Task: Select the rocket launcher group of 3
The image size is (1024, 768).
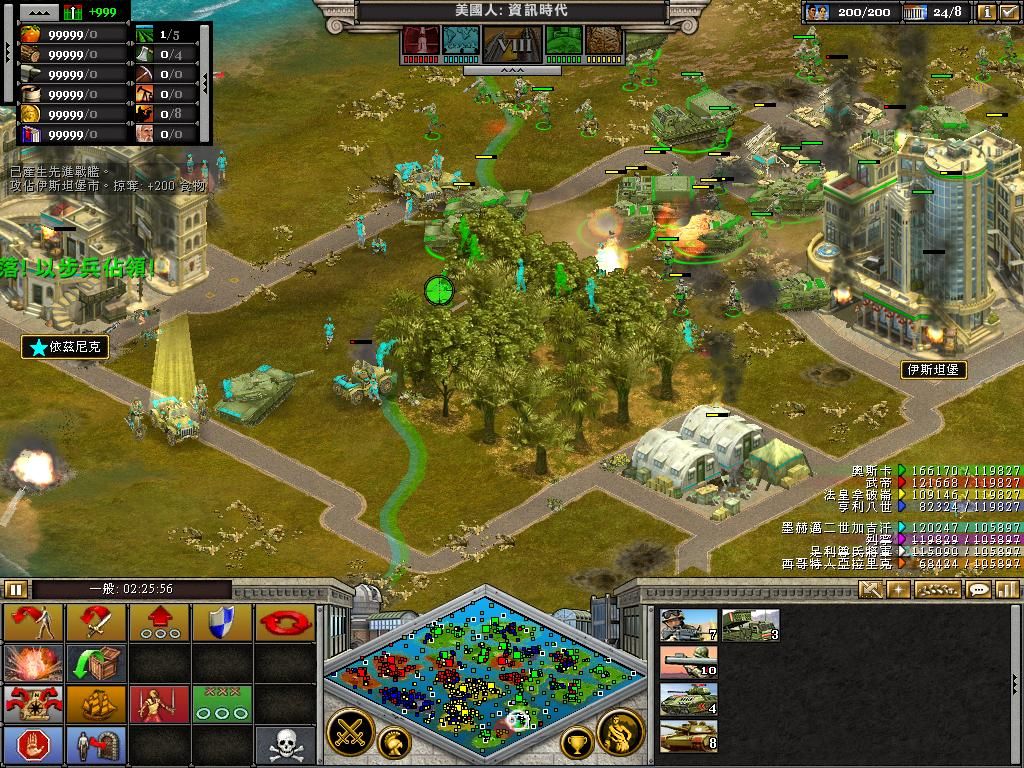Action: coord(750,625)
